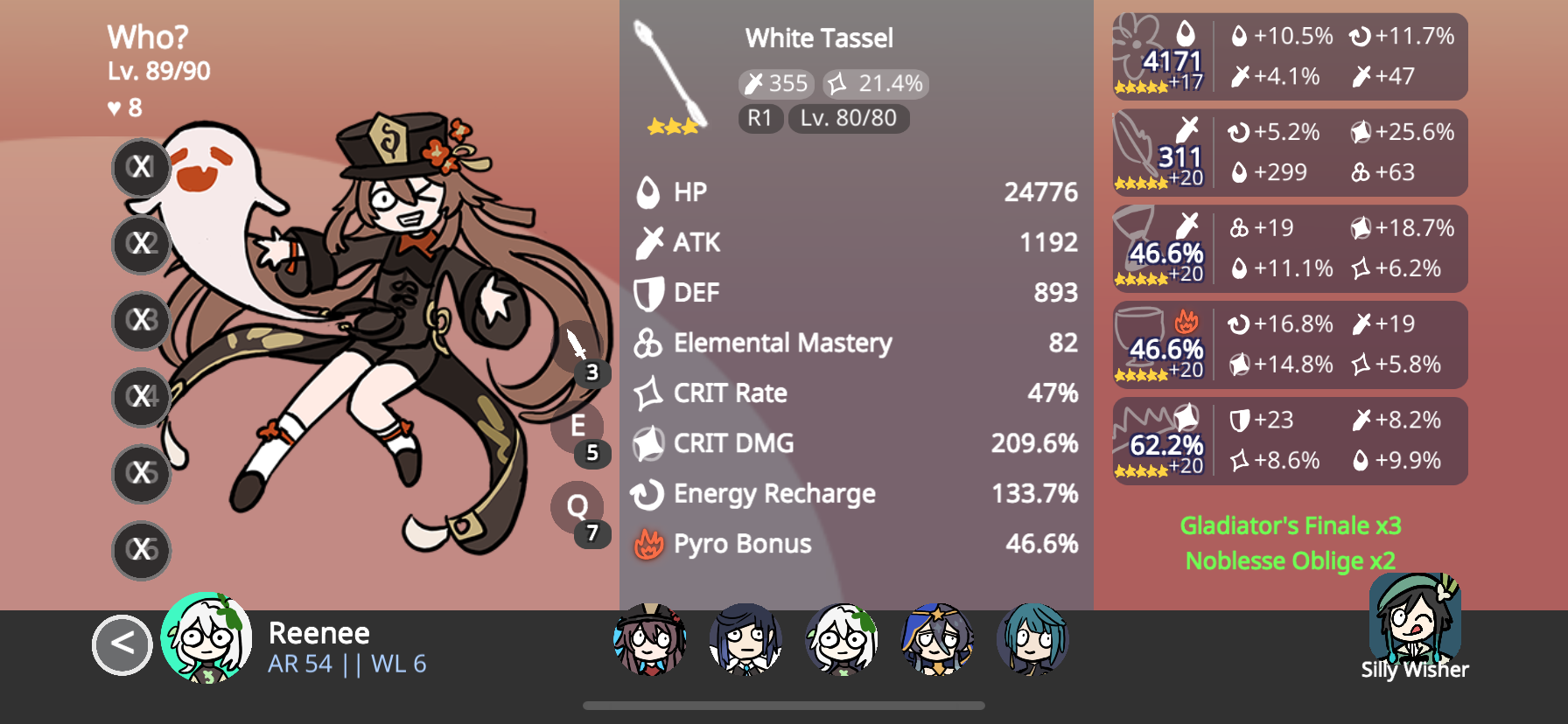Expand the Burst talent marked Q 7
The image size is (1568, 724).
tap(578, 507)
